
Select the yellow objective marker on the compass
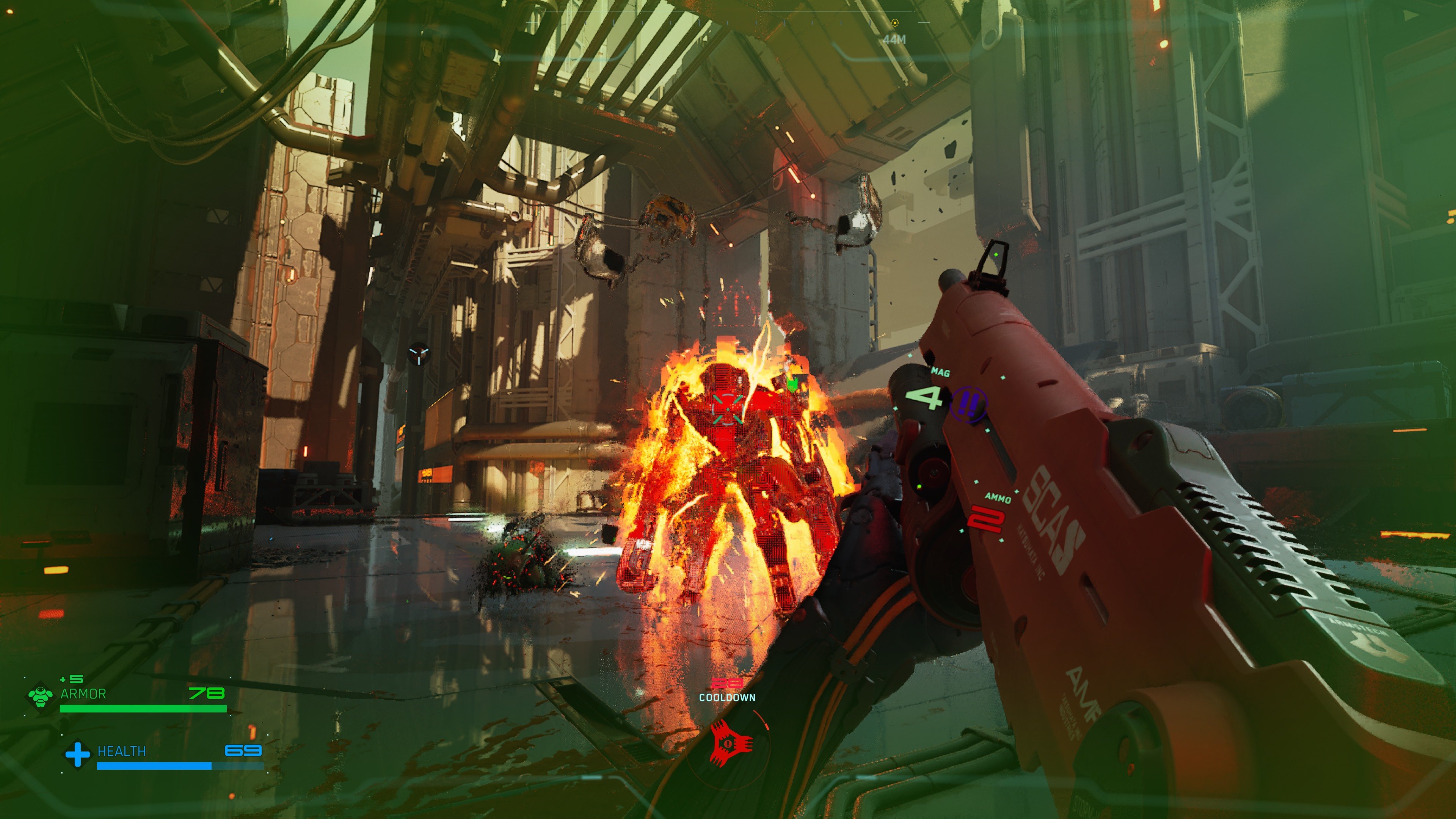coord(894,23)
